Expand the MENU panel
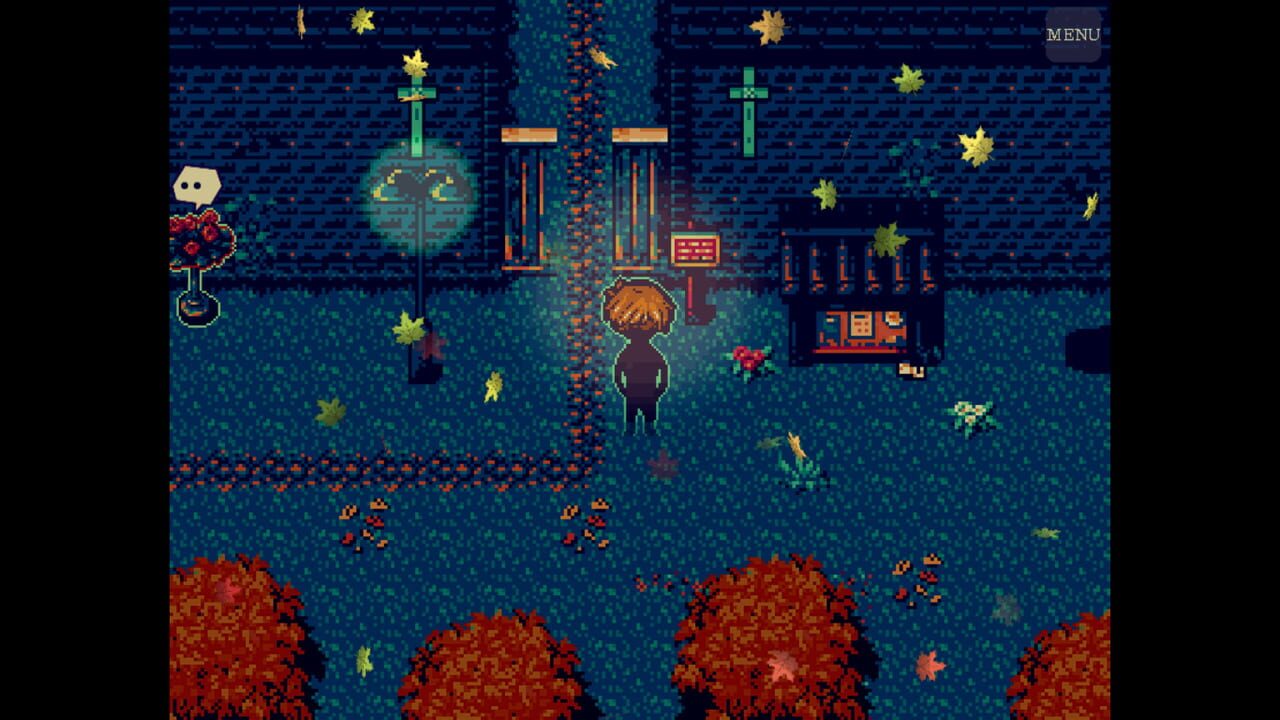This screenshot has height=720, width=1280. point(1073,32)
